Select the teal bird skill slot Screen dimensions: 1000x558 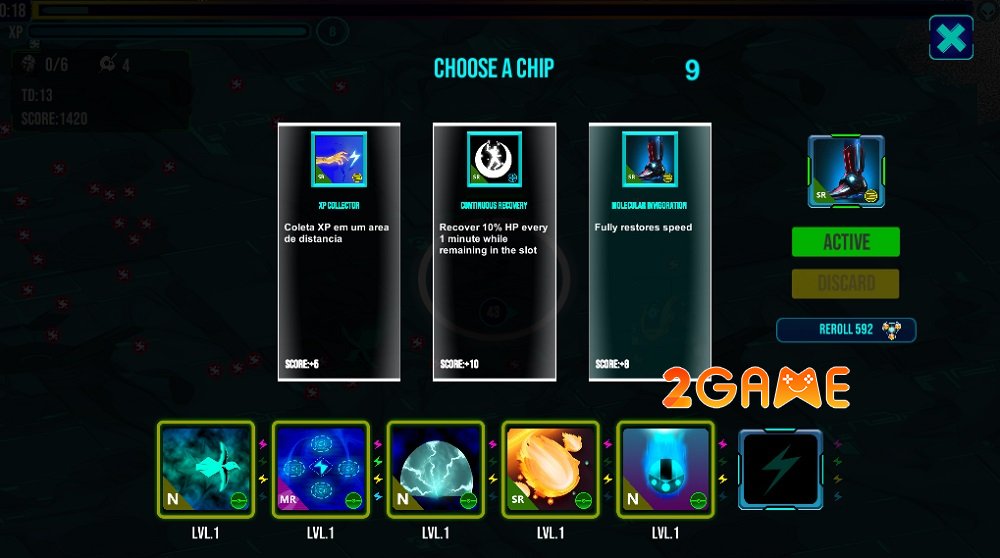pyautogui.click(x=206, y=468)
